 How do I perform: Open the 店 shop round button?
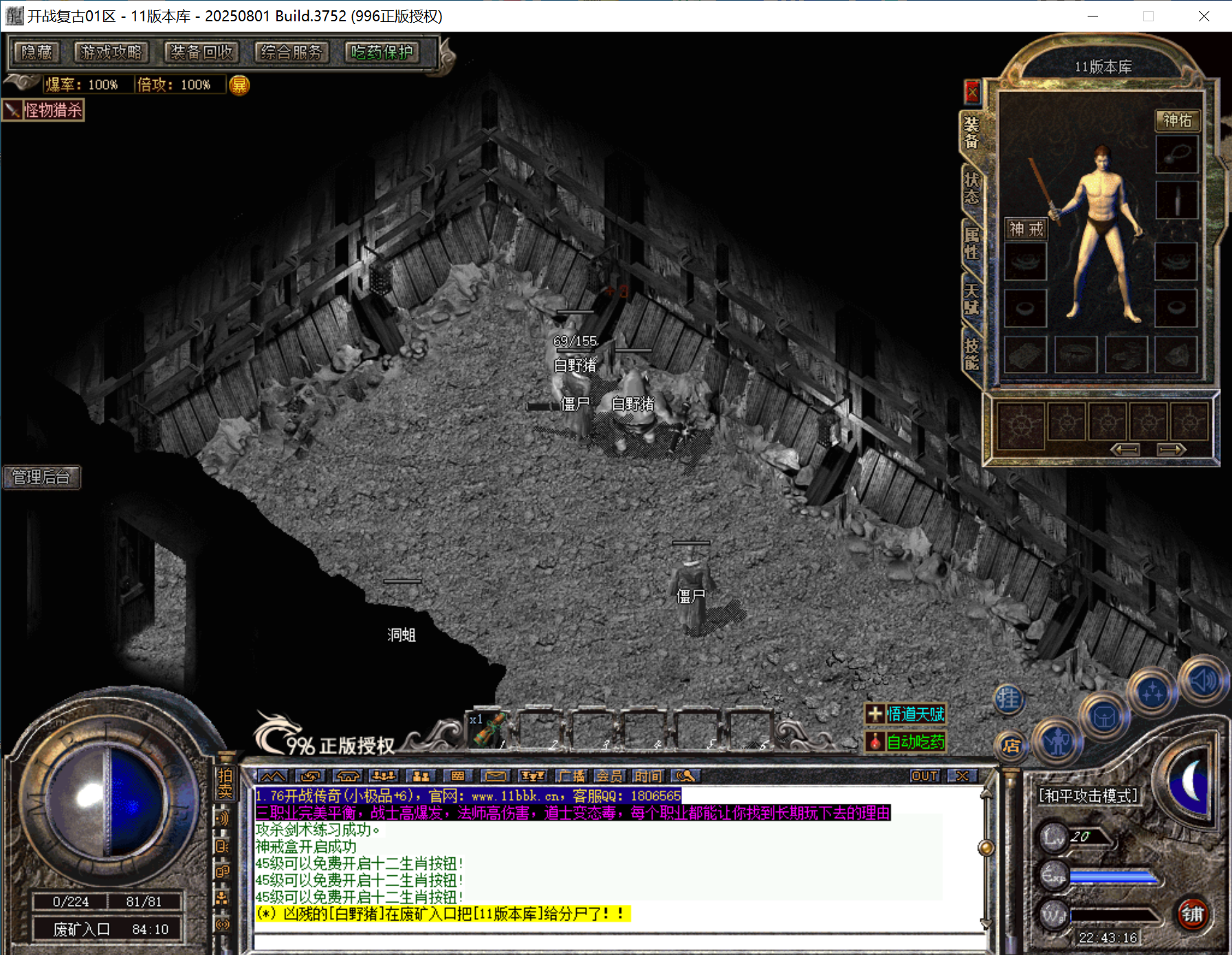[1010, 746]
